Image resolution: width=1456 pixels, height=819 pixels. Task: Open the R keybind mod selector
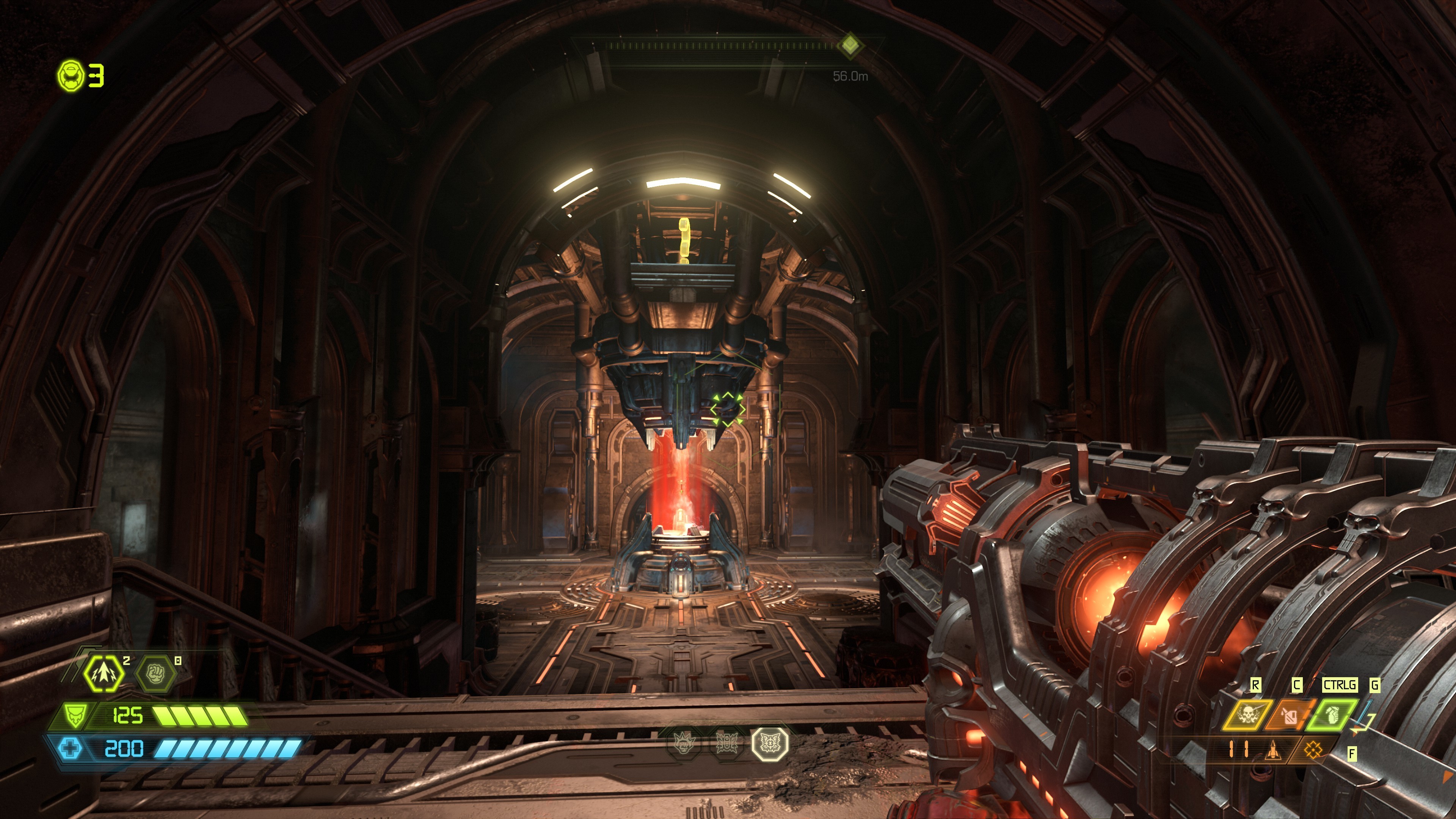[1257, 684]
